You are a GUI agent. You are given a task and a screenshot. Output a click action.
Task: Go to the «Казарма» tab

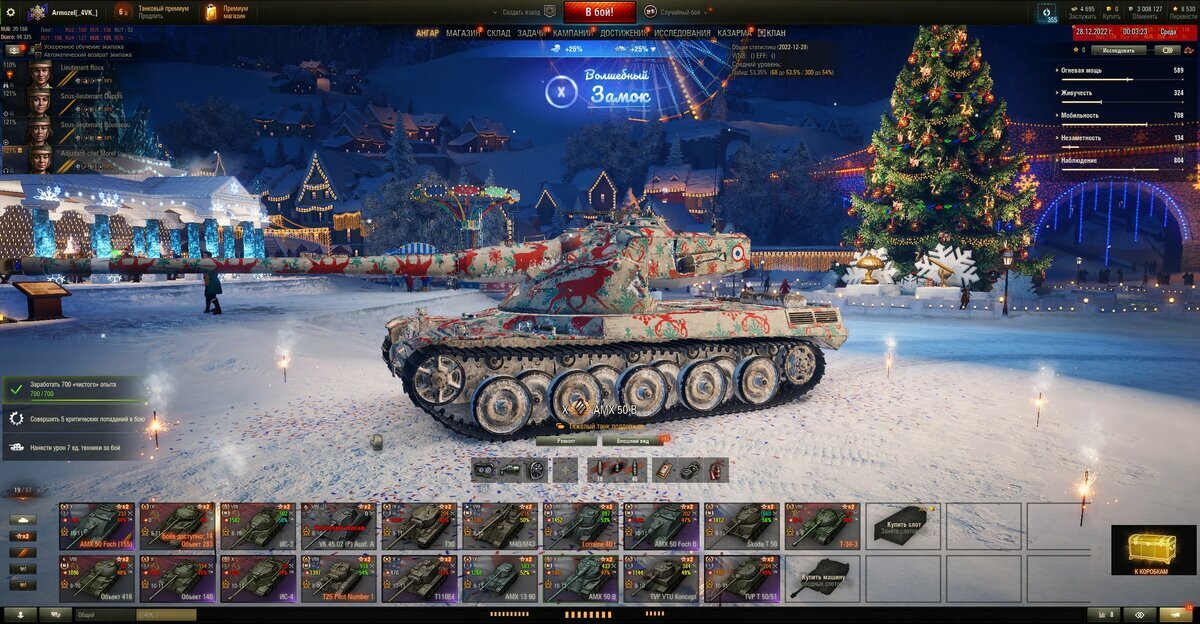click(x=735, y=33)
